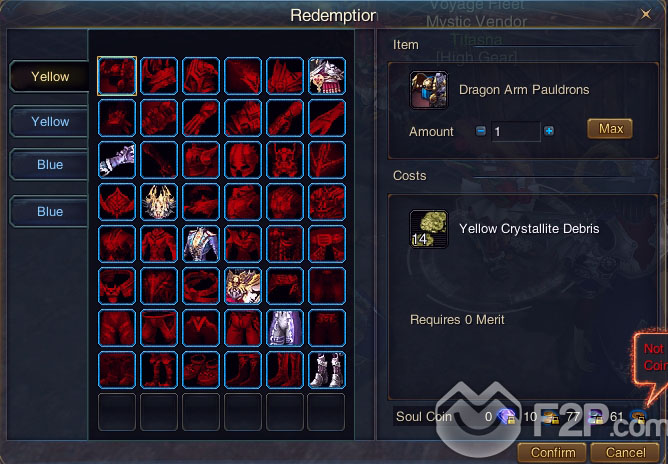This screenshot has width=668, height=464.
Task: Choose the white boots item slot
Action: [327, 369]
